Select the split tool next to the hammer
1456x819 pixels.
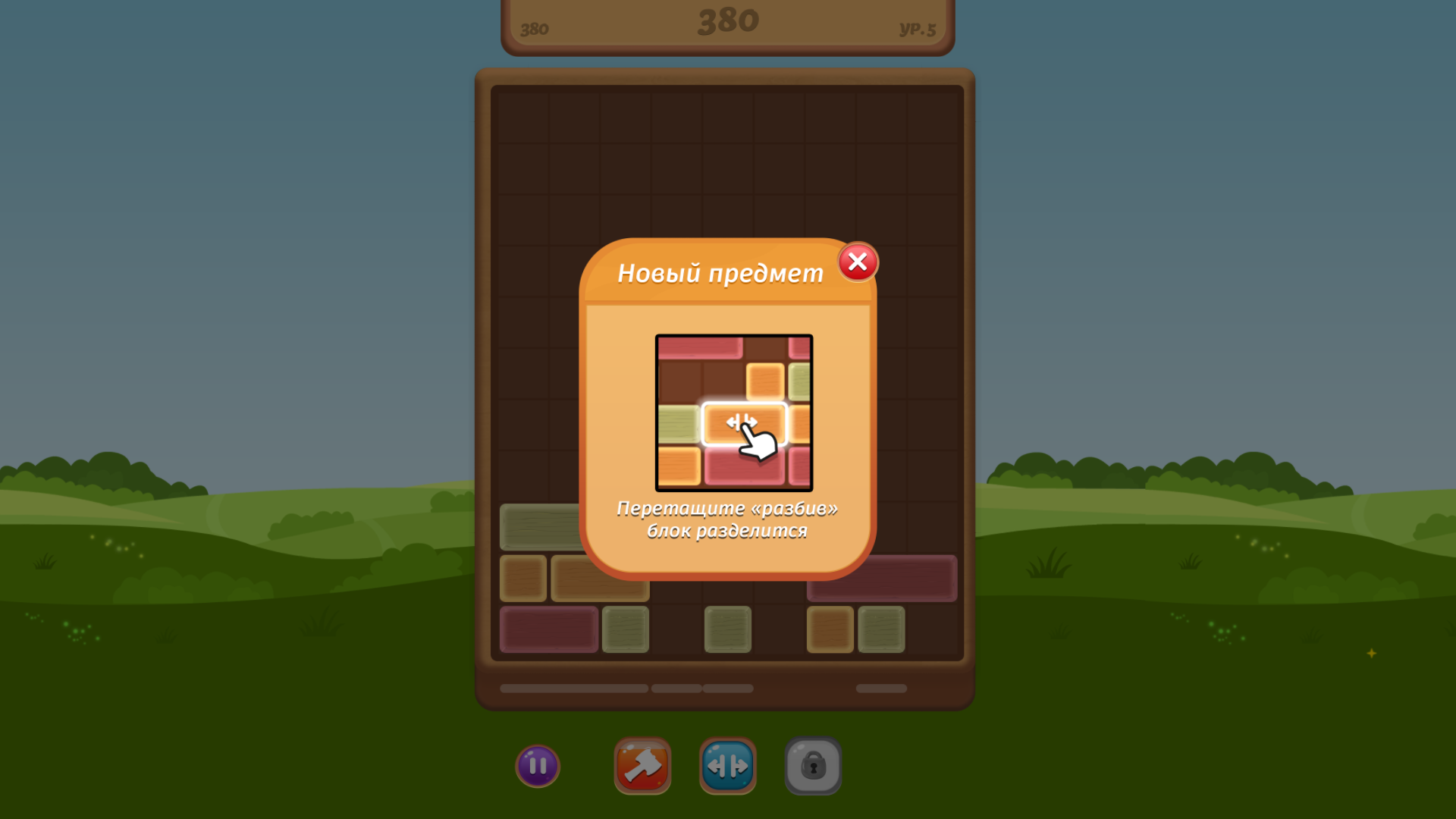(728, 766)
